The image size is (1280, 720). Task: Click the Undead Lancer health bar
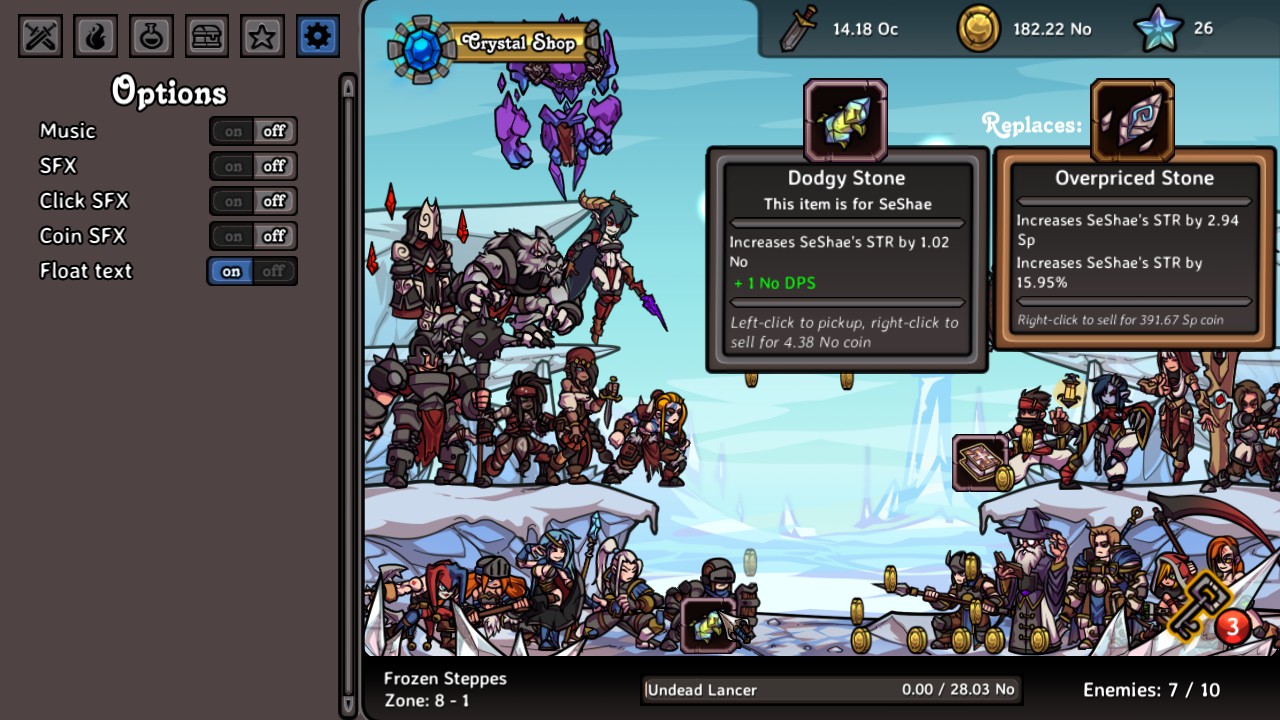pyautogui.click(x=833, y=690)
